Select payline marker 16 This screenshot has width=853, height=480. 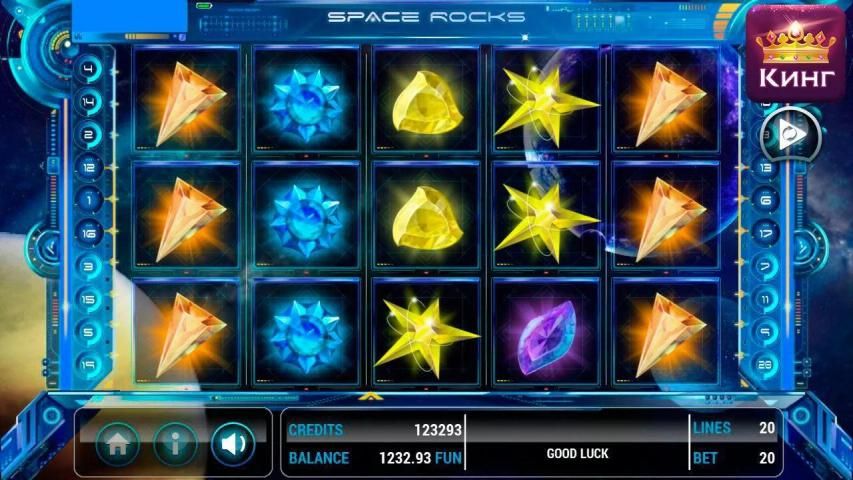tap(89, 234)
